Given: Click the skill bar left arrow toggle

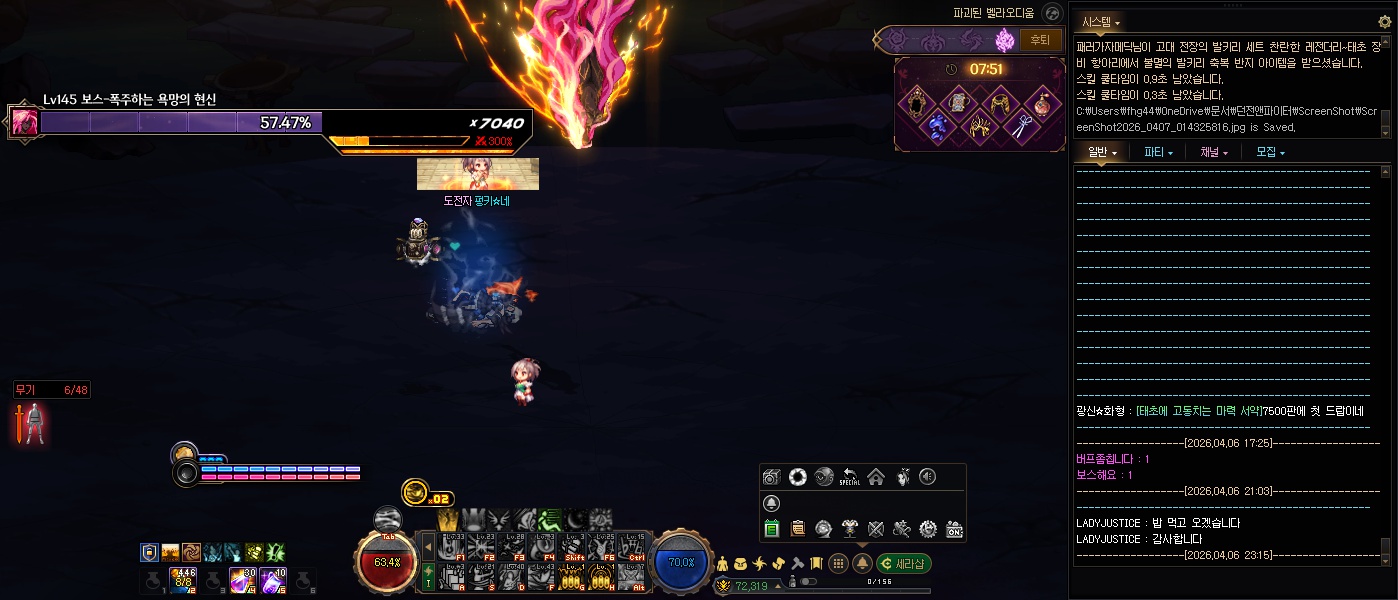Looking at the screenshot, I should pyautogui.click(x=429, y=547).
